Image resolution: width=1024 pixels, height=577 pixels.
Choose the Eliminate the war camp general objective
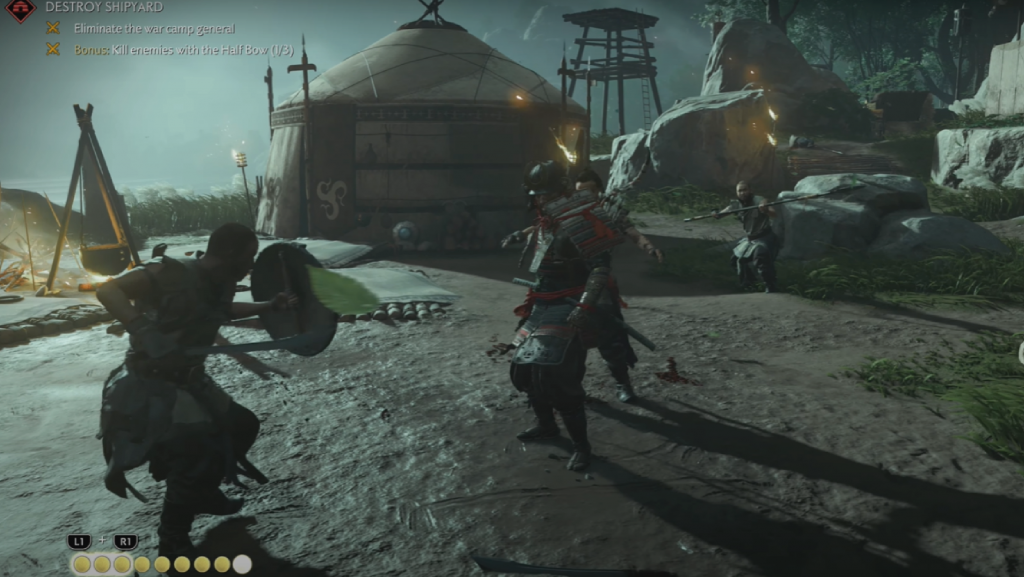[x=153, y=28]
